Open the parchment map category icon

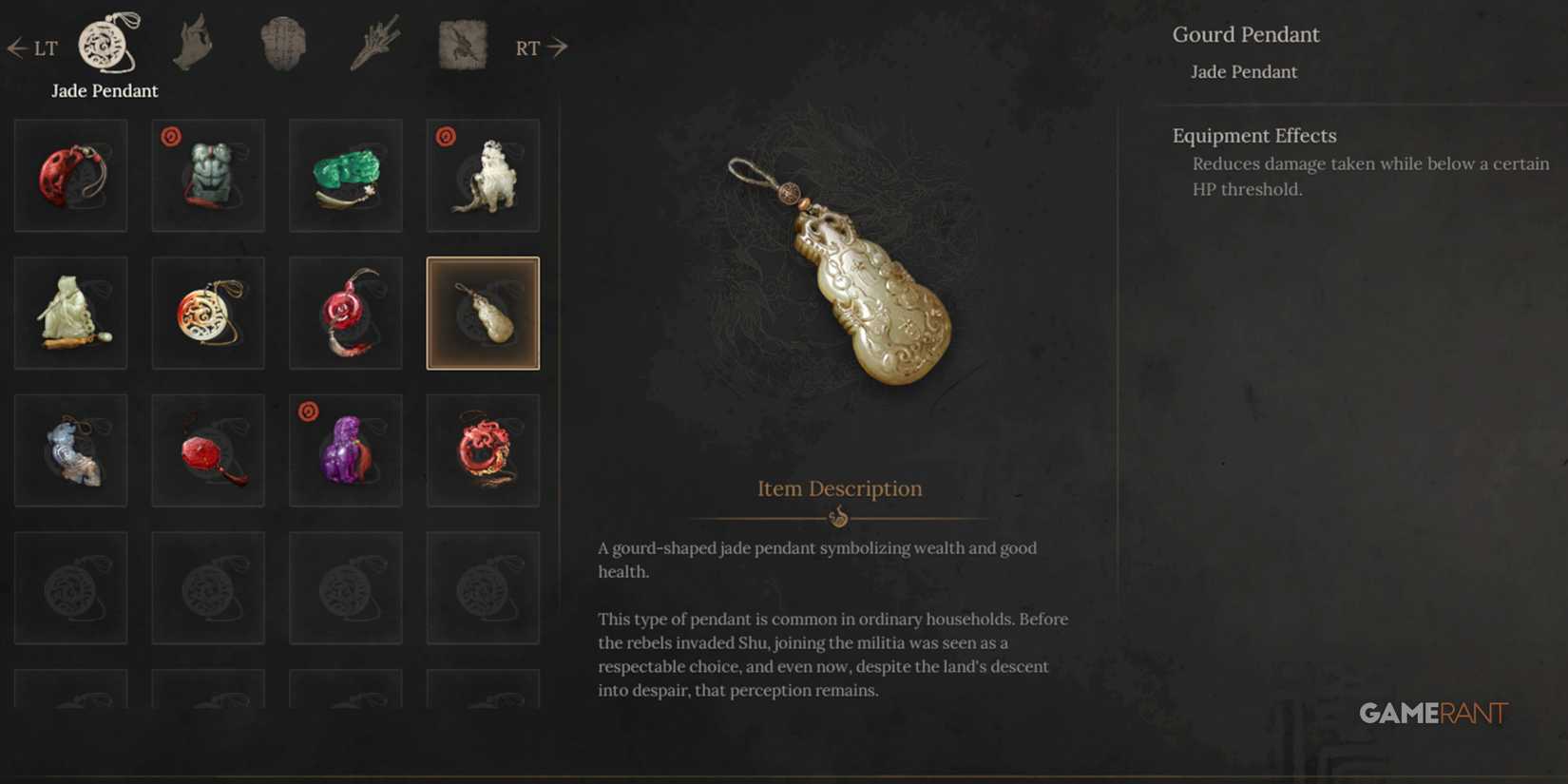pyautogui.click(x=460, y=43)
